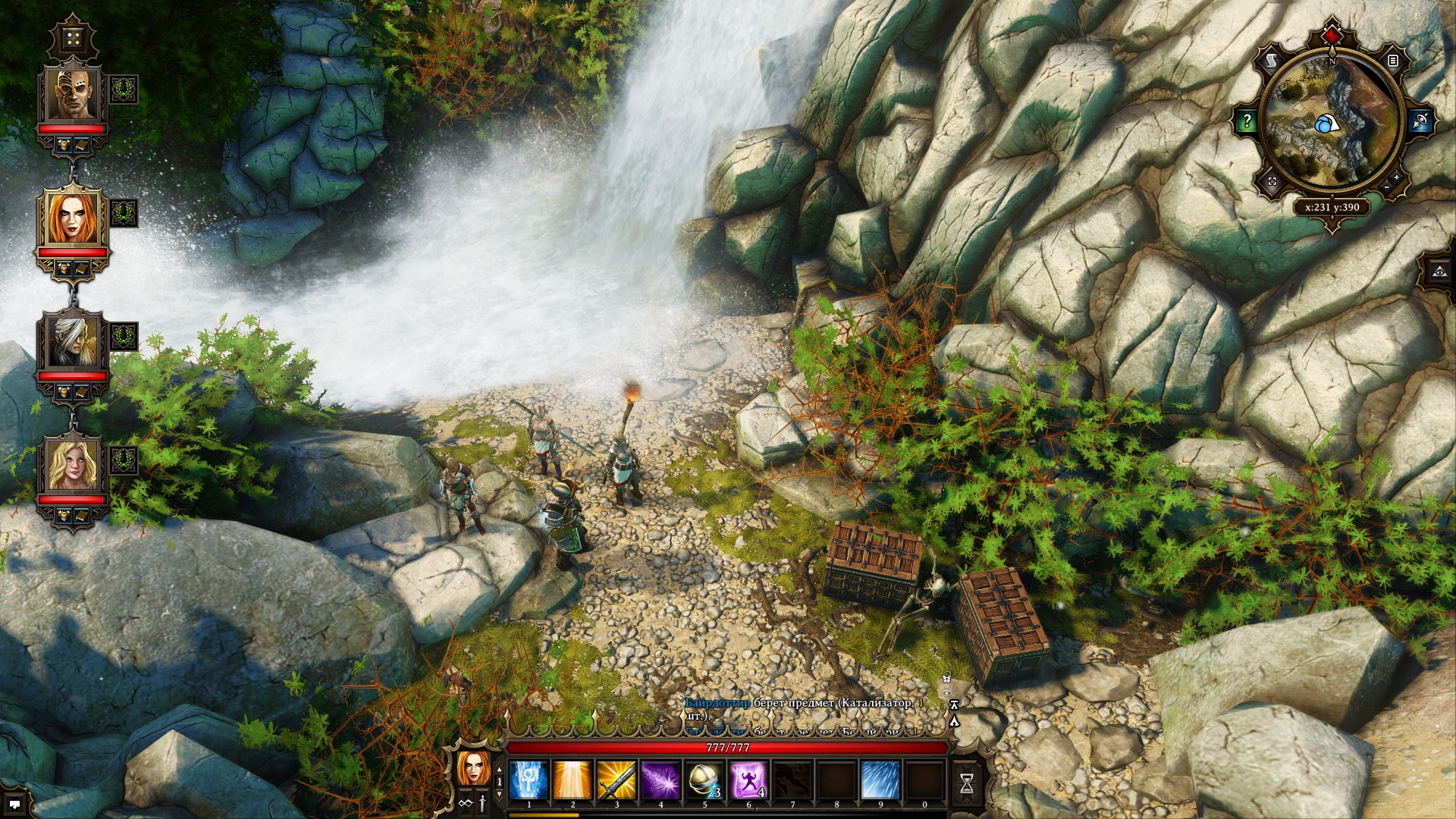Use the glowing sword skill

tap(617, 780)
